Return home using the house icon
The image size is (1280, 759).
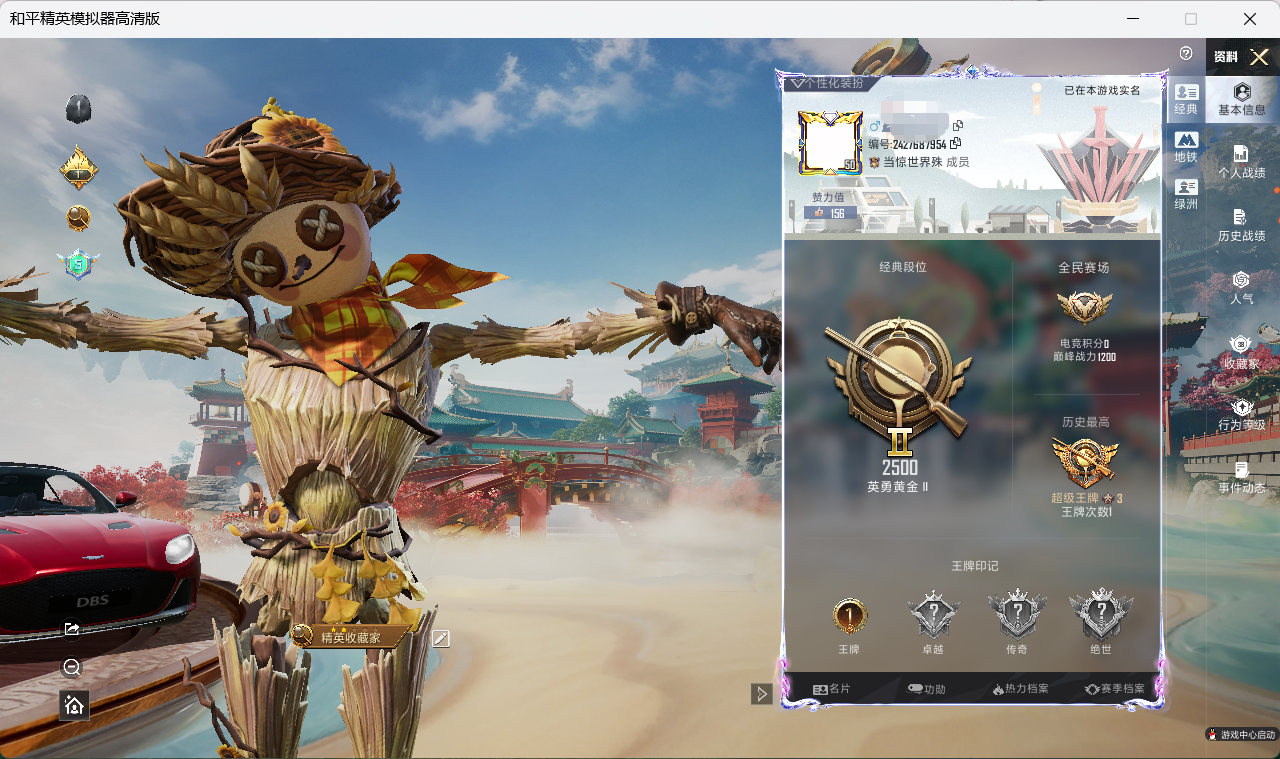click(x=74, y=705)
